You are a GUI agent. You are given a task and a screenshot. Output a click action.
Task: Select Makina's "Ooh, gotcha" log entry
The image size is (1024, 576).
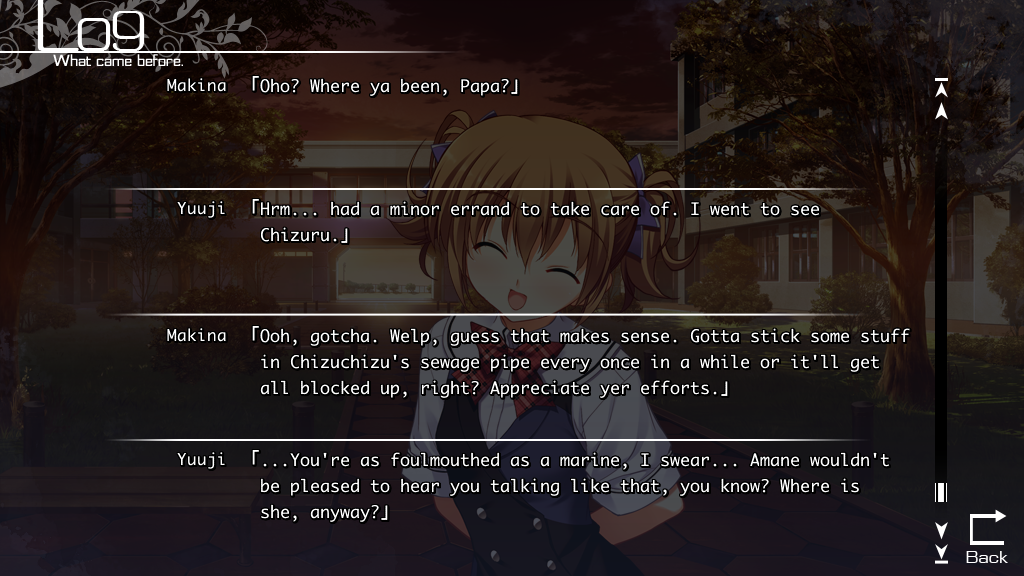578,362
